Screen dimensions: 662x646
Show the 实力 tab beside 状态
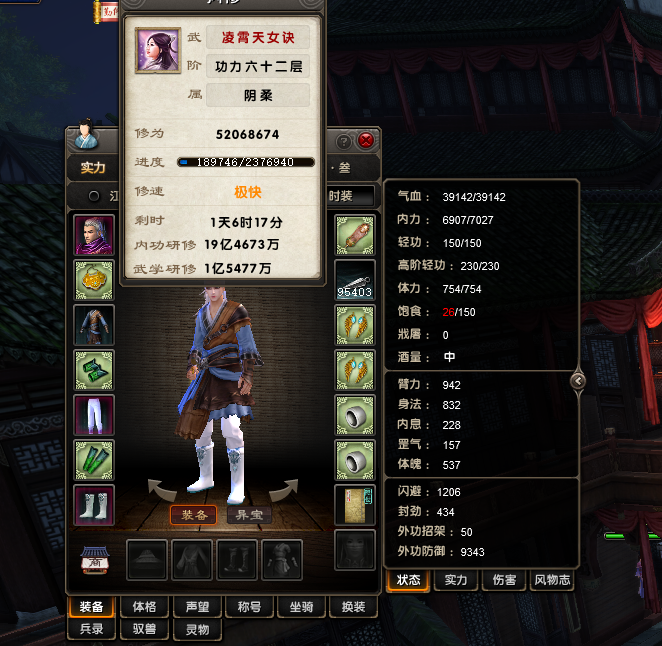tap(456, 580)
